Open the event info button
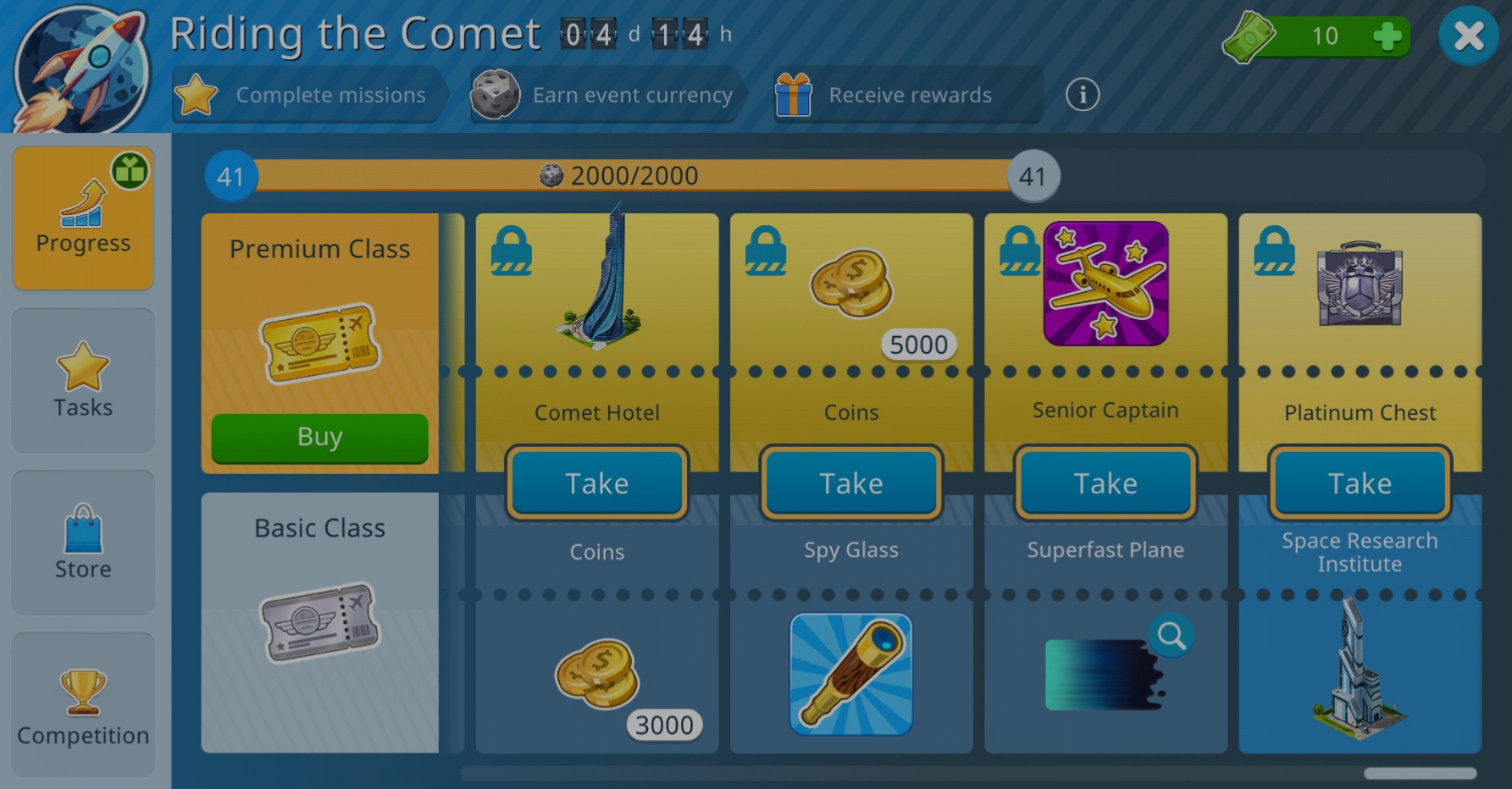 pyautogui.click(x=1082, y=95)
